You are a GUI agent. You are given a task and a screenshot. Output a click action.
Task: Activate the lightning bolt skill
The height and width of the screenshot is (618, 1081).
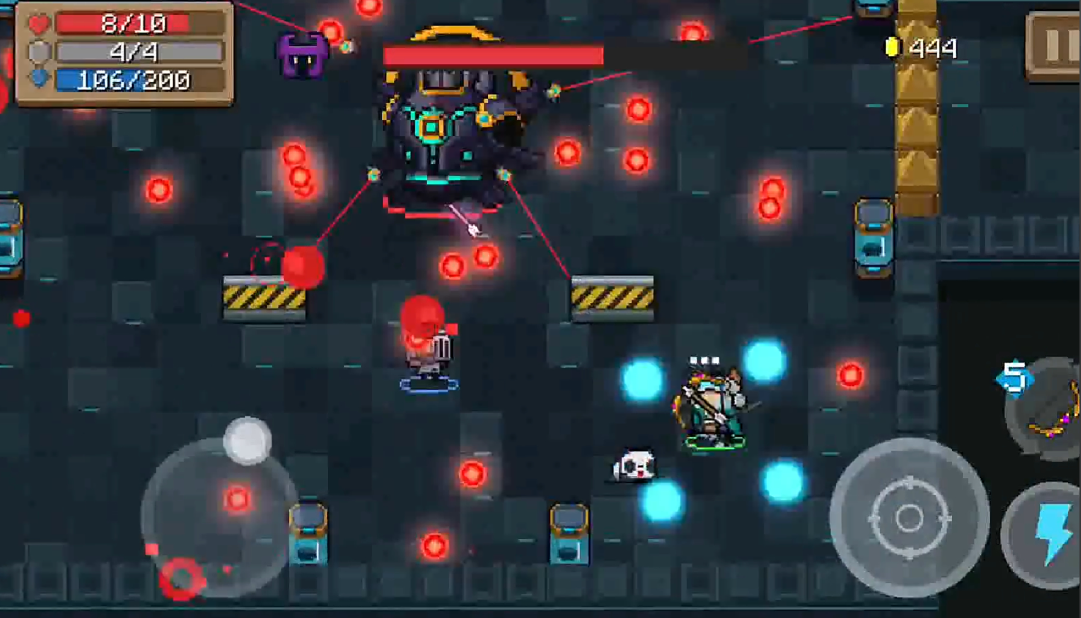coord(1046,535)
